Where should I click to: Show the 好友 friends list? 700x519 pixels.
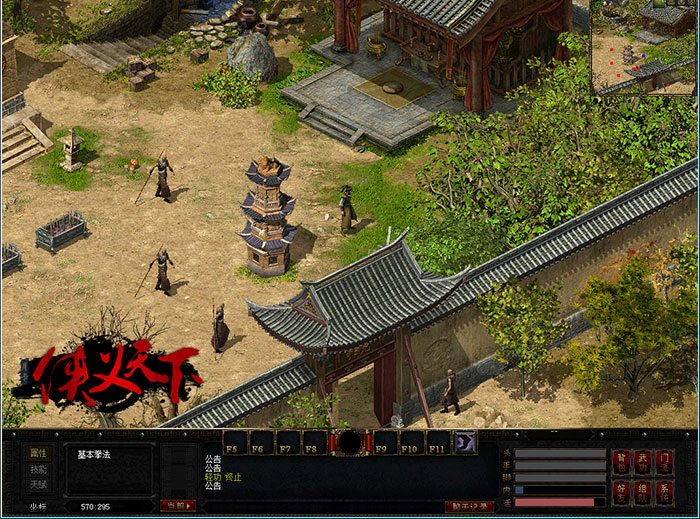pyautogui.click(x=622, y=491)
